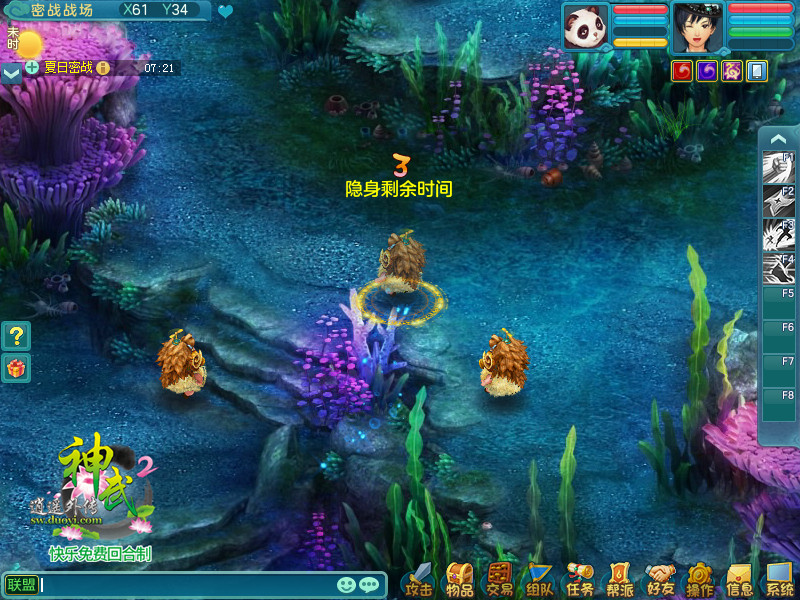Open the 任务 (Quest) scroll menu

580,580
